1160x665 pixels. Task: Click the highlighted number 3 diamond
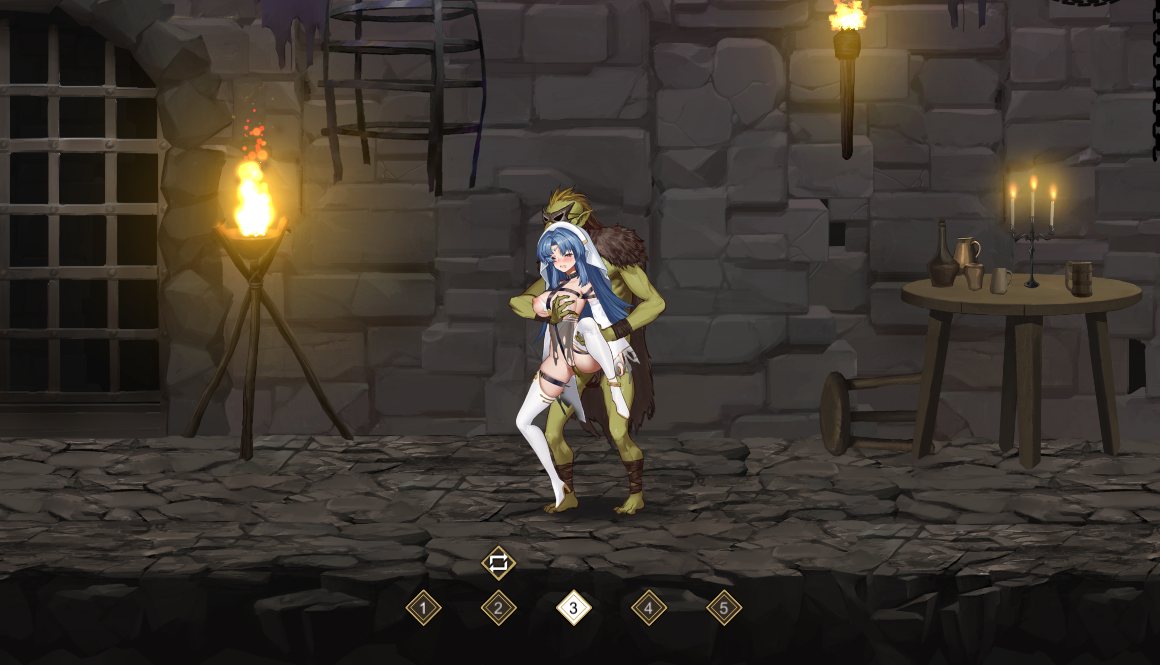click(x=573, y=607)
